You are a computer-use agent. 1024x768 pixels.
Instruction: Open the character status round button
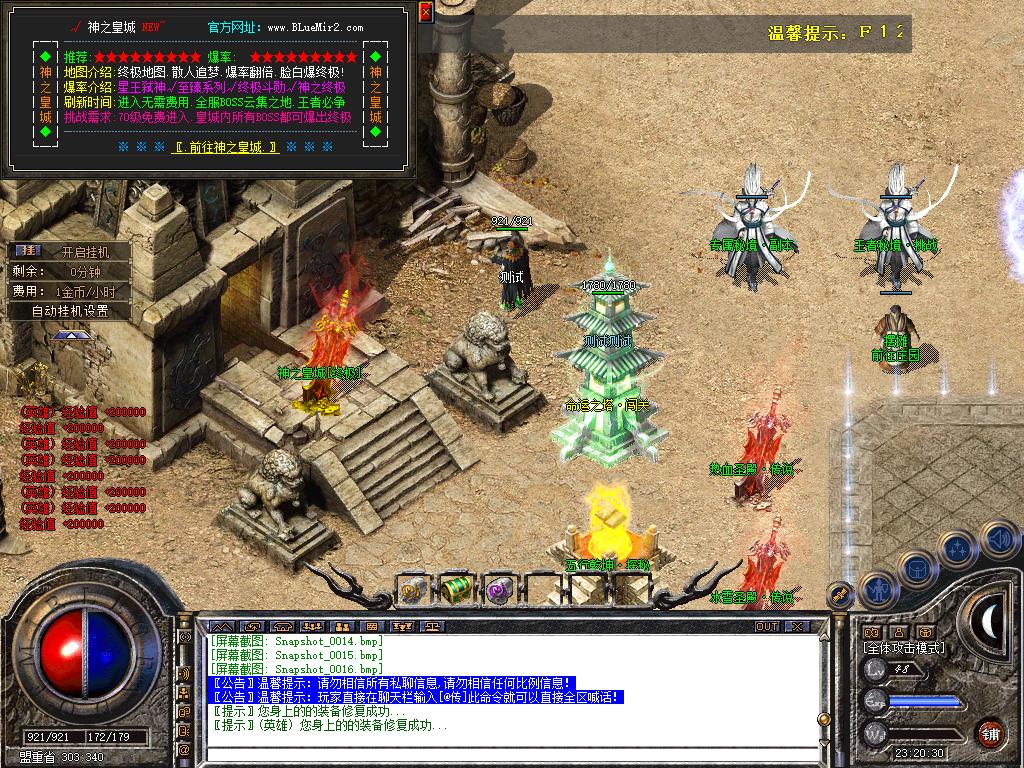(x=877, y=590)
